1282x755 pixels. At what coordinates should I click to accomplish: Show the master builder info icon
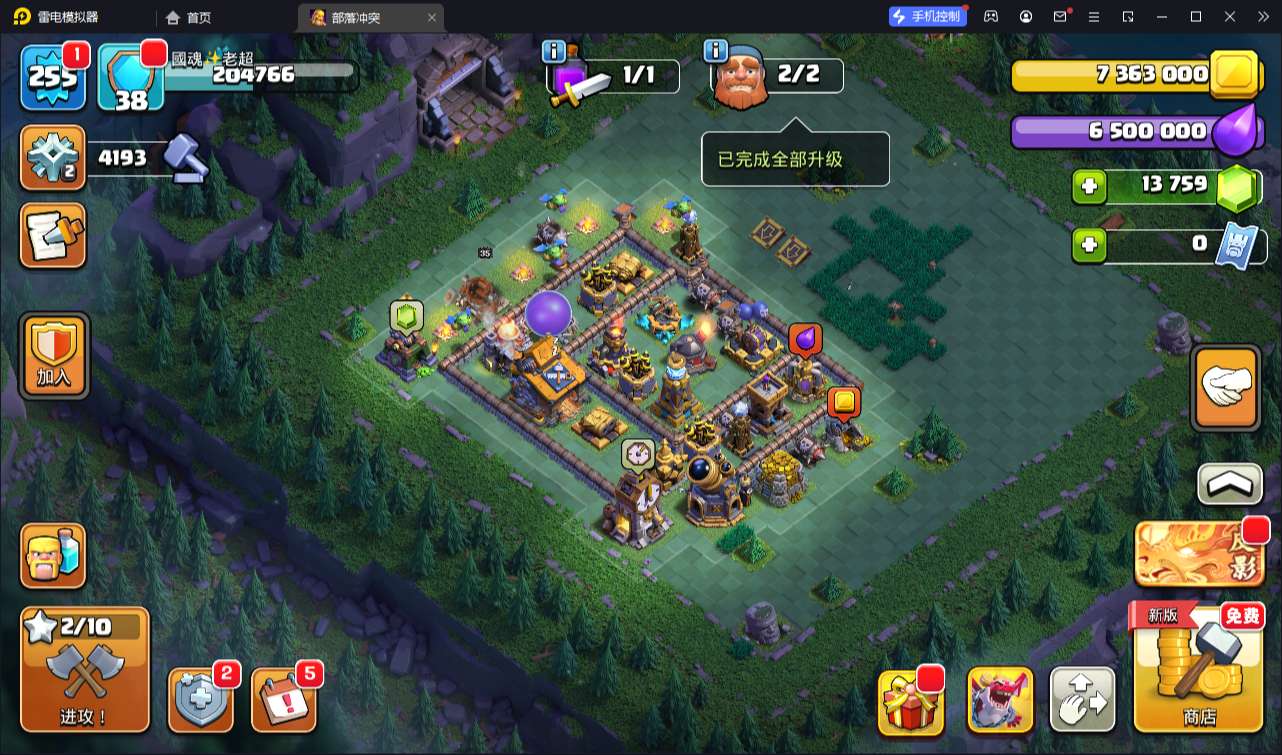[x=715, y=51]
